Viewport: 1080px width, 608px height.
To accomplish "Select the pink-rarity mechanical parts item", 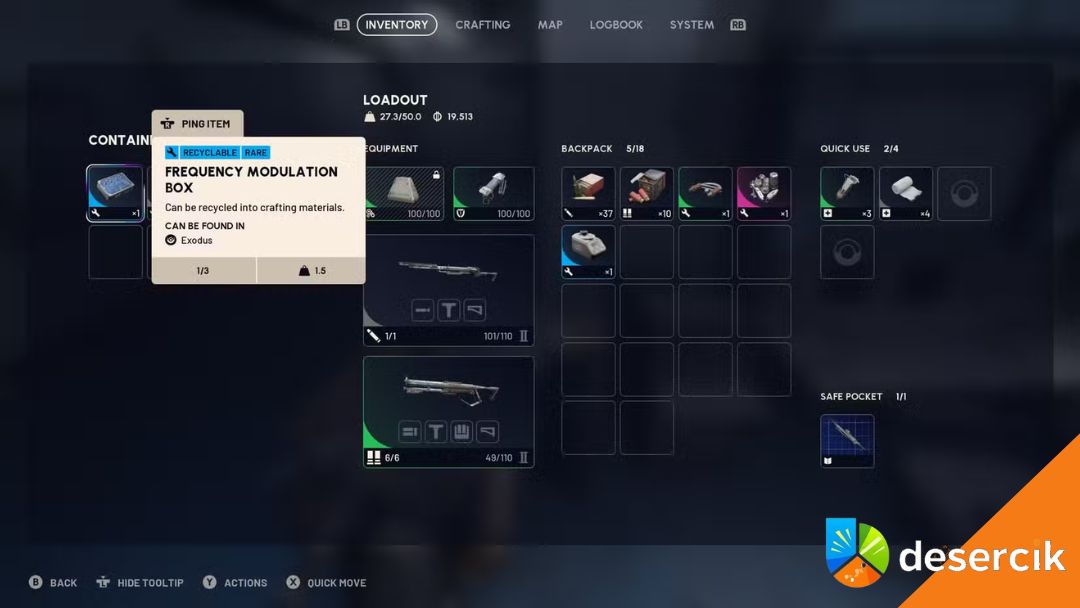I will (764, 193).
